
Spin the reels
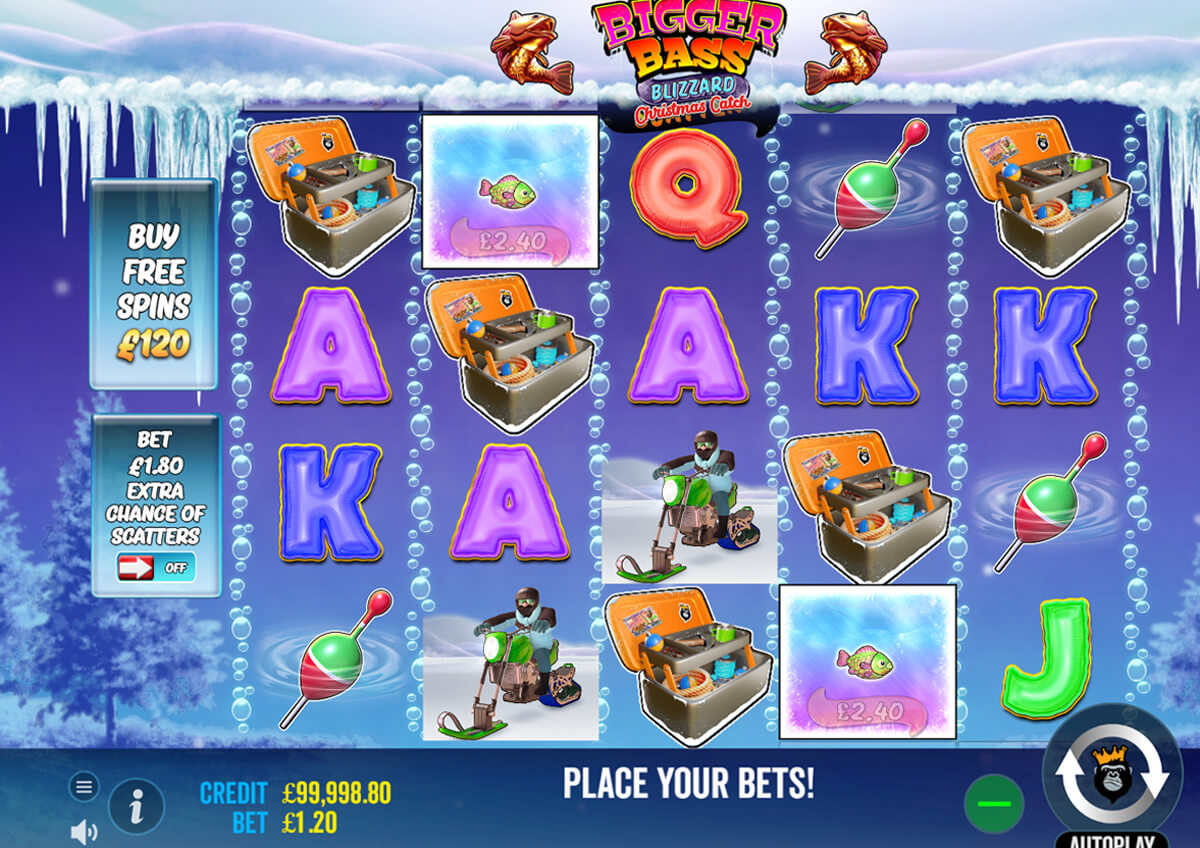click(x=1112, y=774)
